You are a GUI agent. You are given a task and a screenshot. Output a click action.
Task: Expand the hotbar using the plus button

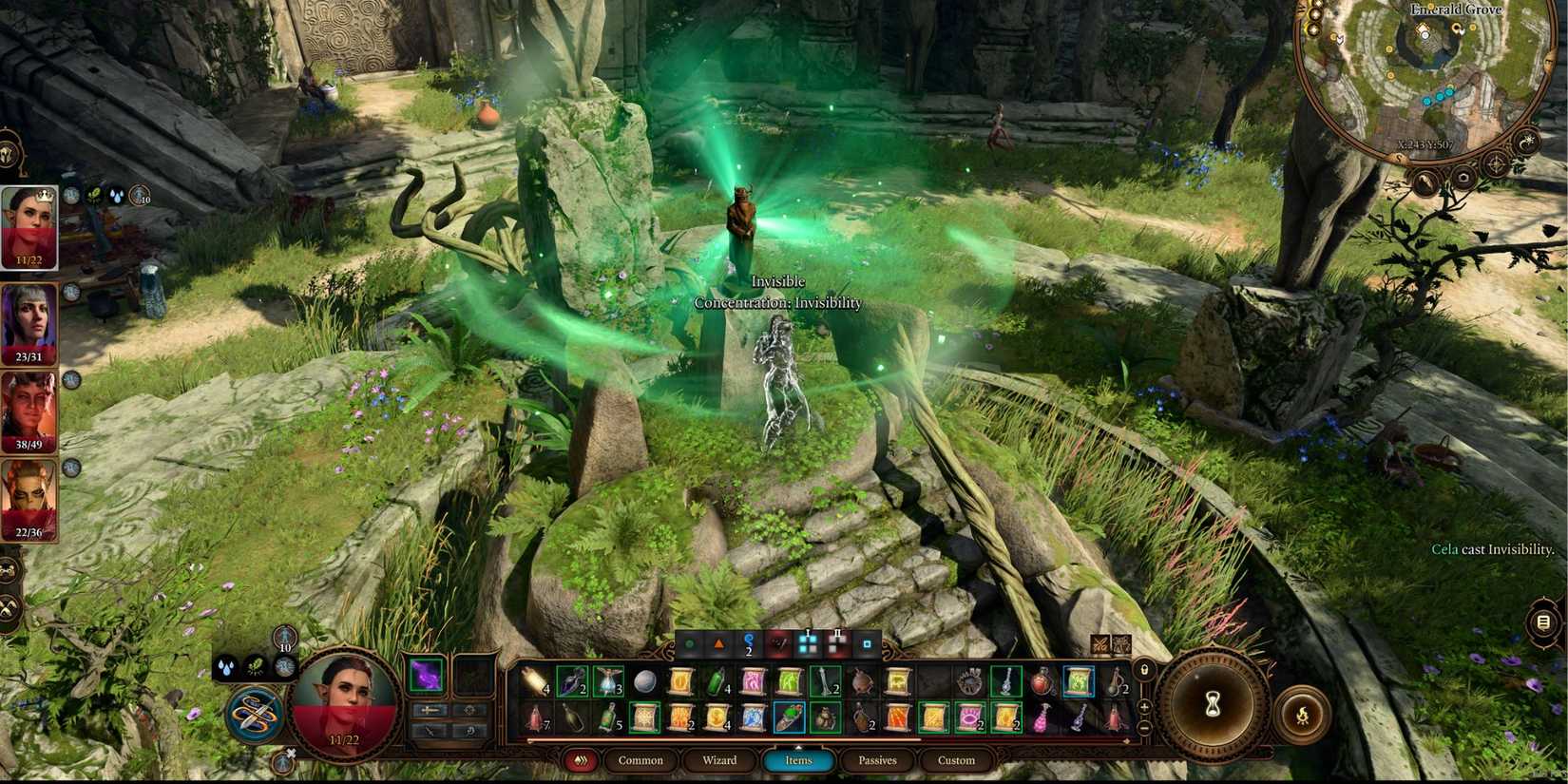tap(1143, 706)
